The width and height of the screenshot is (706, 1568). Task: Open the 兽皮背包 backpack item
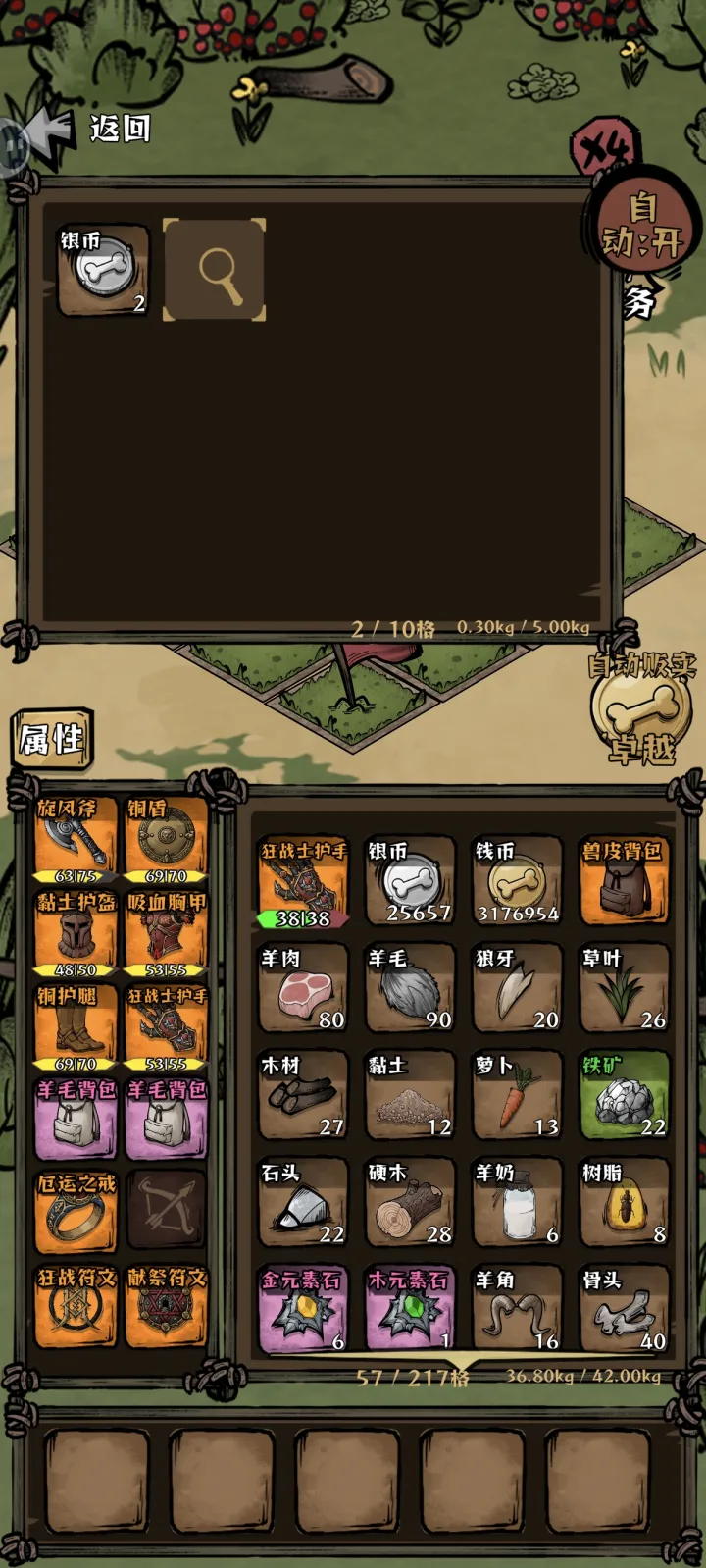pos(624,880)
